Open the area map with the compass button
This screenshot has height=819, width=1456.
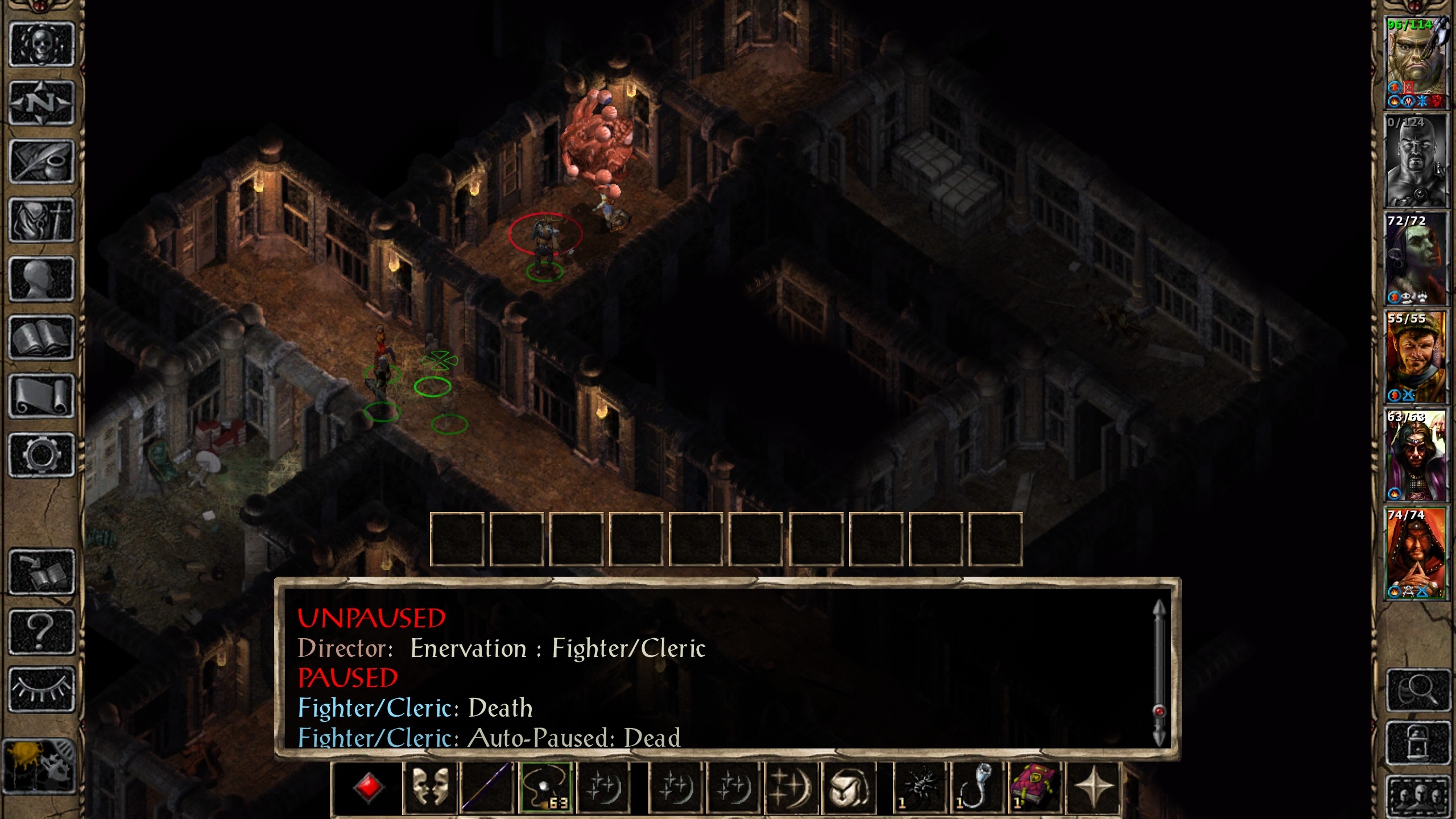pos(42,104)
